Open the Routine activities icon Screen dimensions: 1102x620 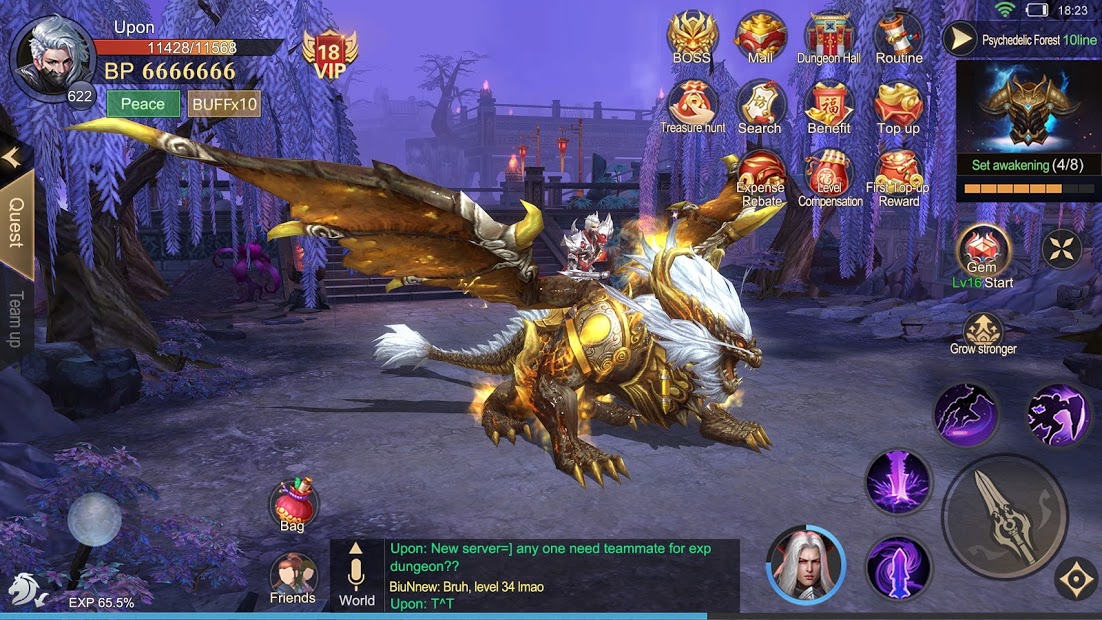pos(898,37)
